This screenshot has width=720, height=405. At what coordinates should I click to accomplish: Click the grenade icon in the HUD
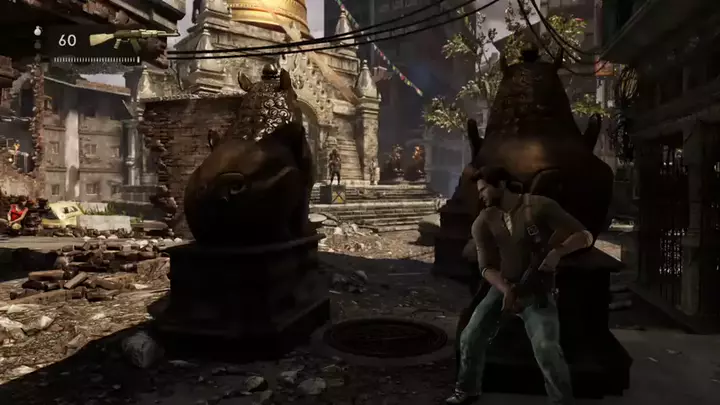click(x=38, y=32)
